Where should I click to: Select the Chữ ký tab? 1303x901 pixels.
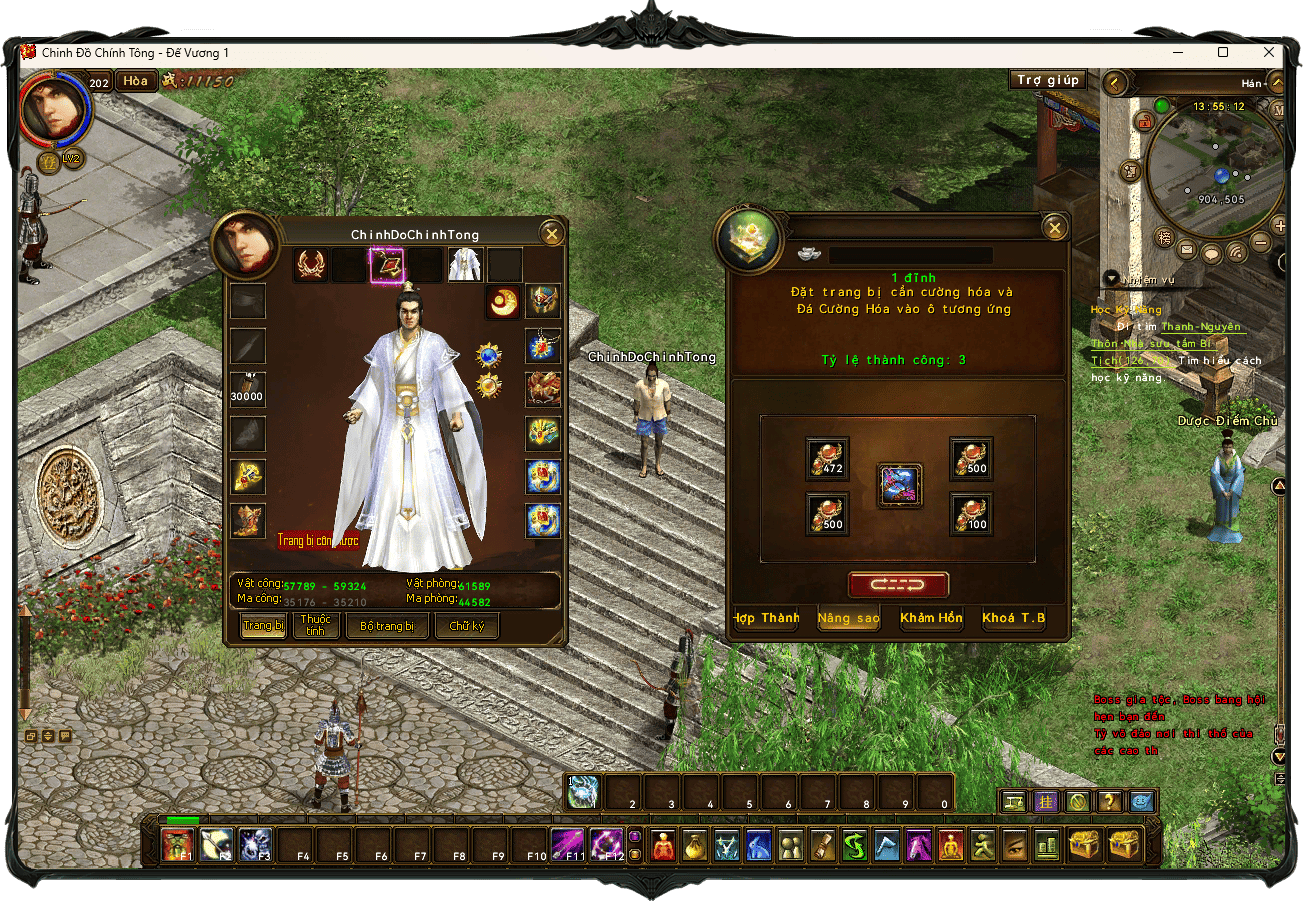[467, 626]
